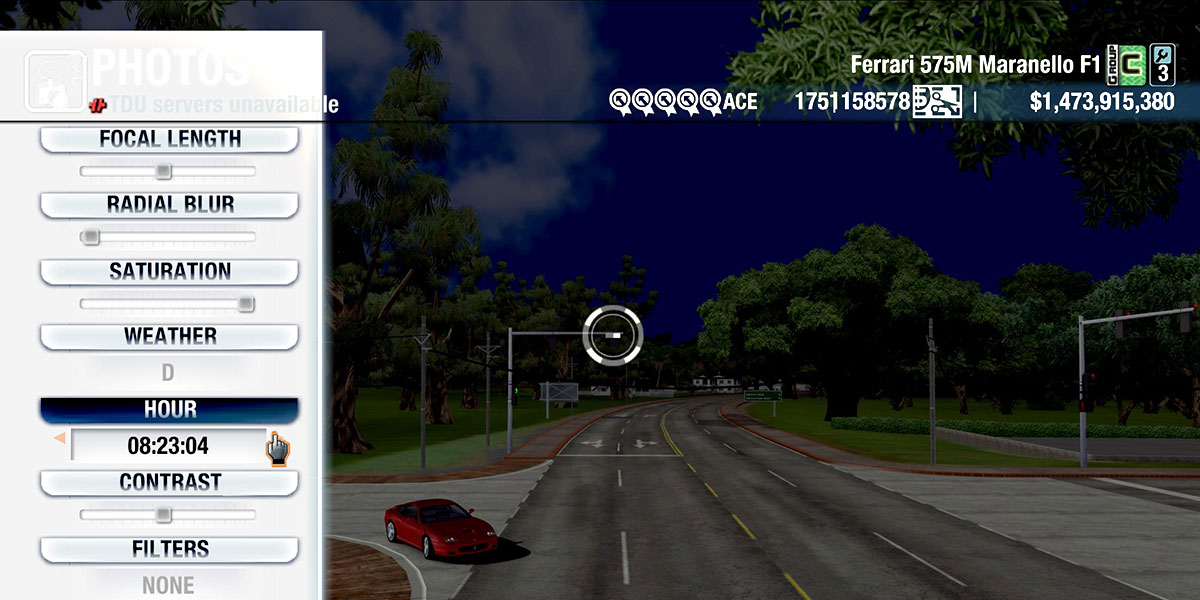
Task: Click the contrast slider handle
Action: pos(163,515)
